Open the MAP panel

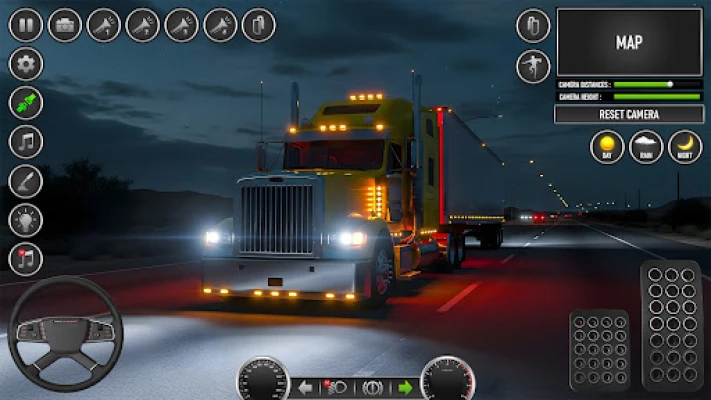628,42
